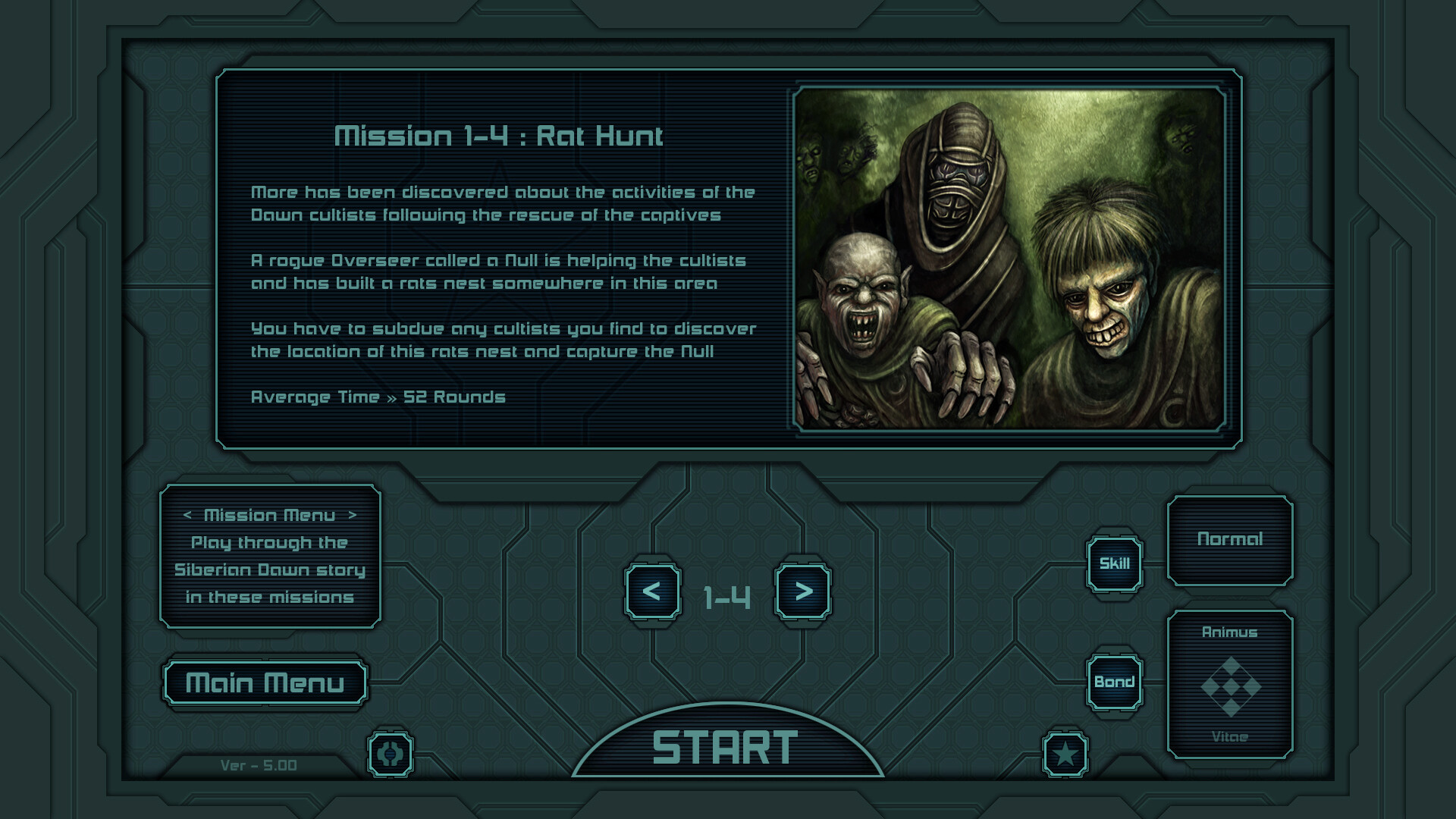Click the Skill panel icon
The height and width of the screenshot is (819, 1456).
[x=1114, y=563]
